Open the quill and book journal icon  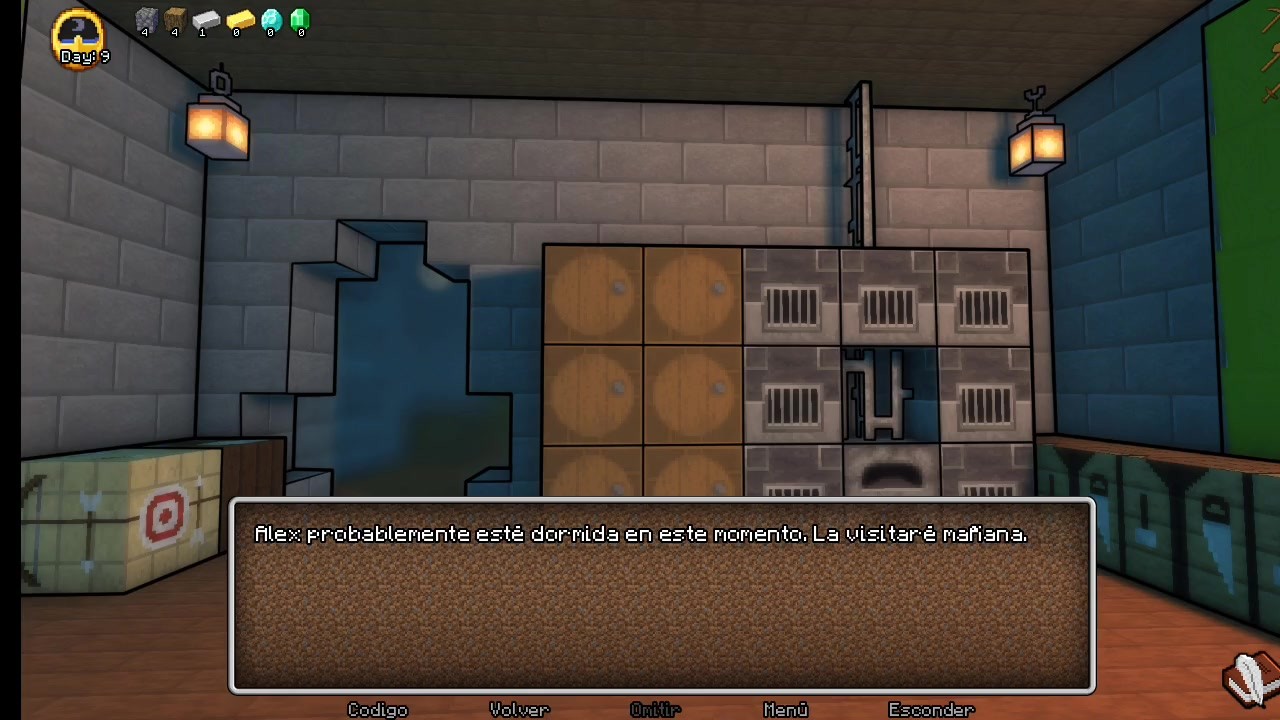(x=1250, y=679)
